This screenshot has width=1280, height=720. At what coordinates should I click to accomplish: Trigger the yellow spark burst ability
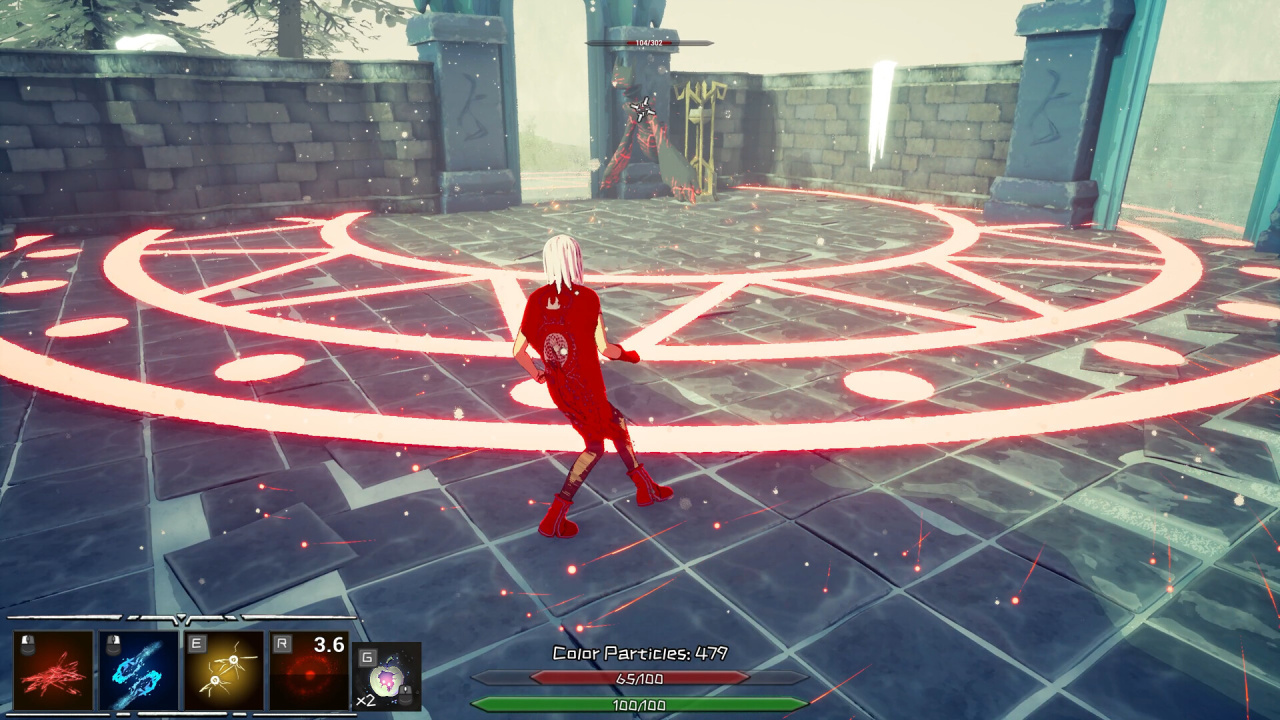[x=224, y=670]
